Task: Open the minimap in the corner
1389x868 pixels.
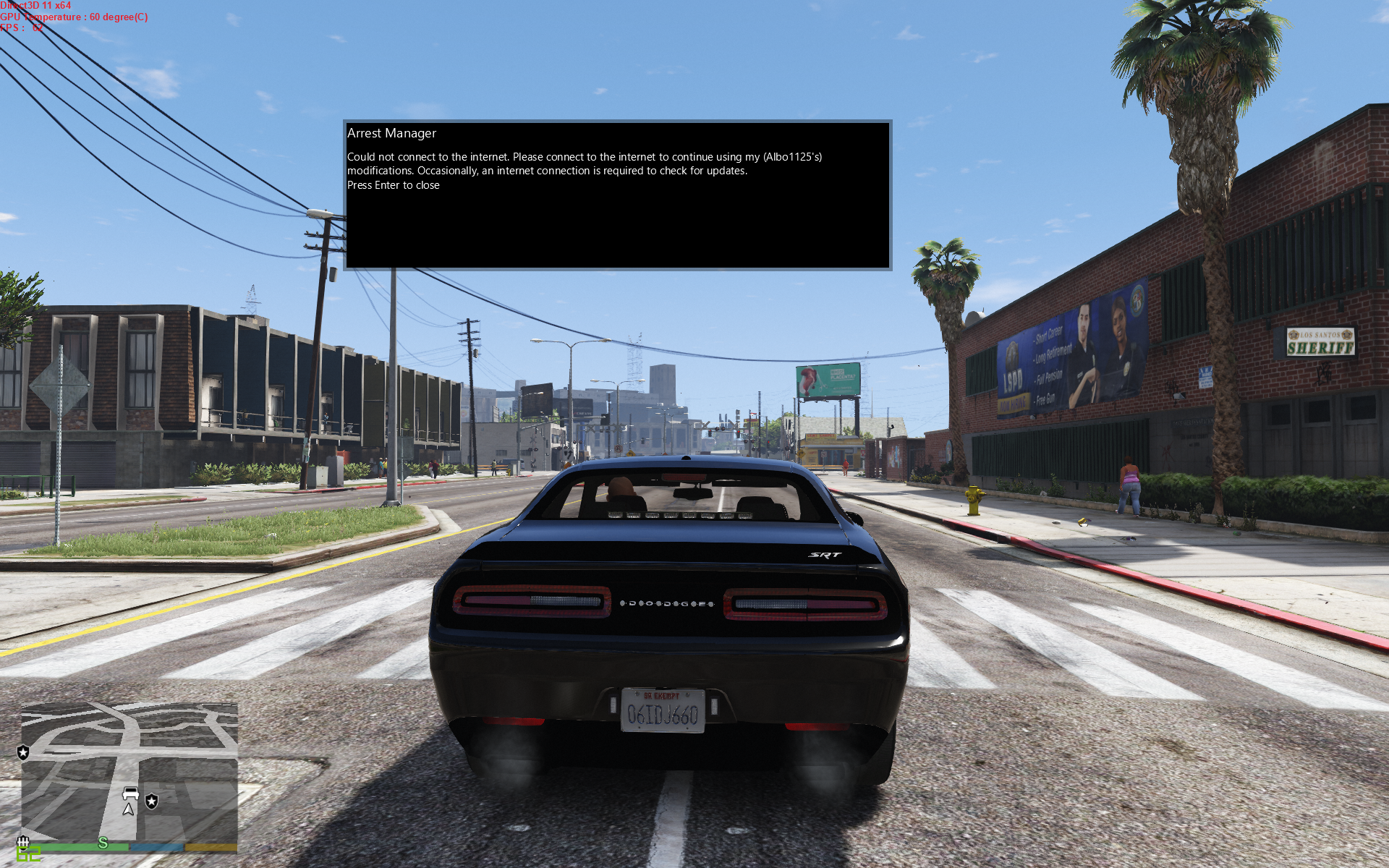Action: (129, 770)
